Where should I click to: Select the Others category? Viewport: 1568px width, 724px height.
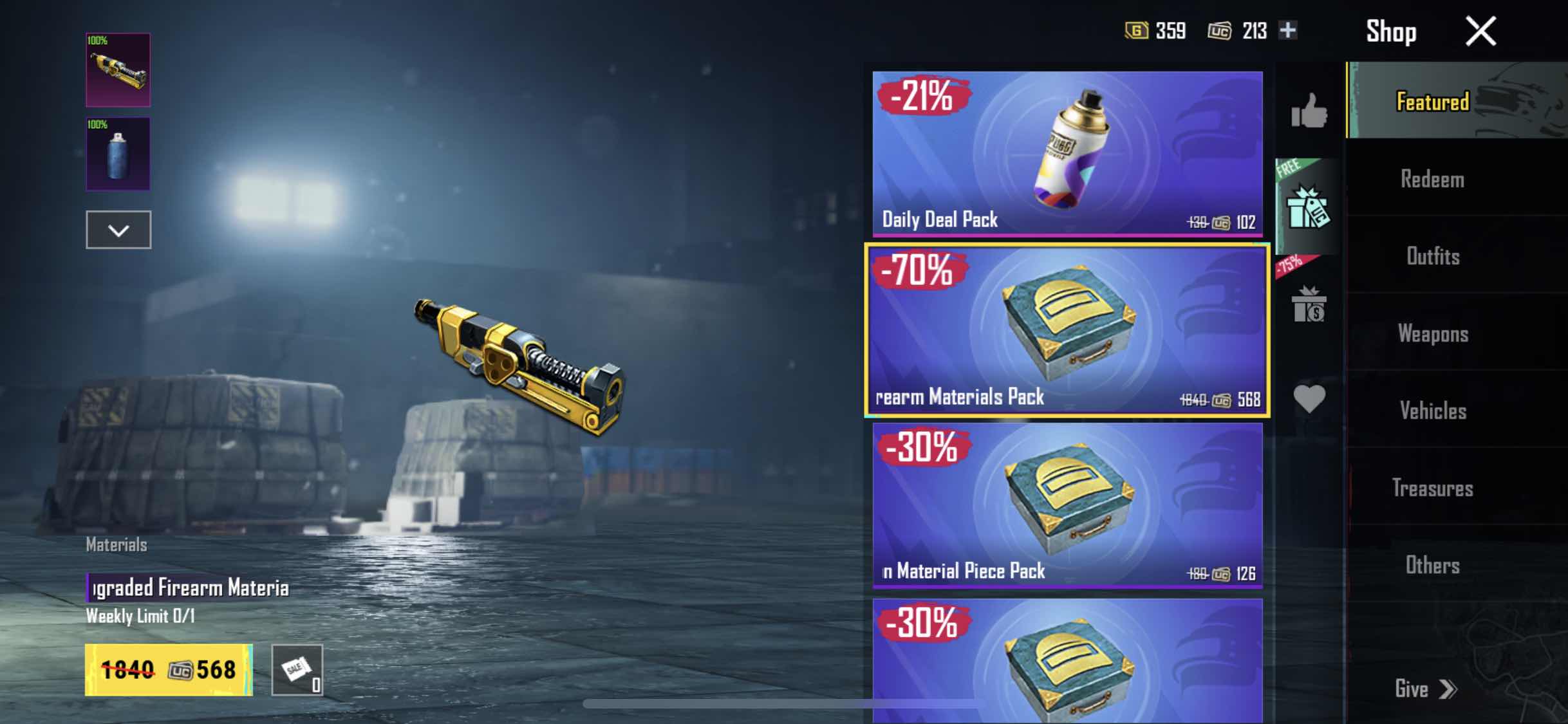1433,565
